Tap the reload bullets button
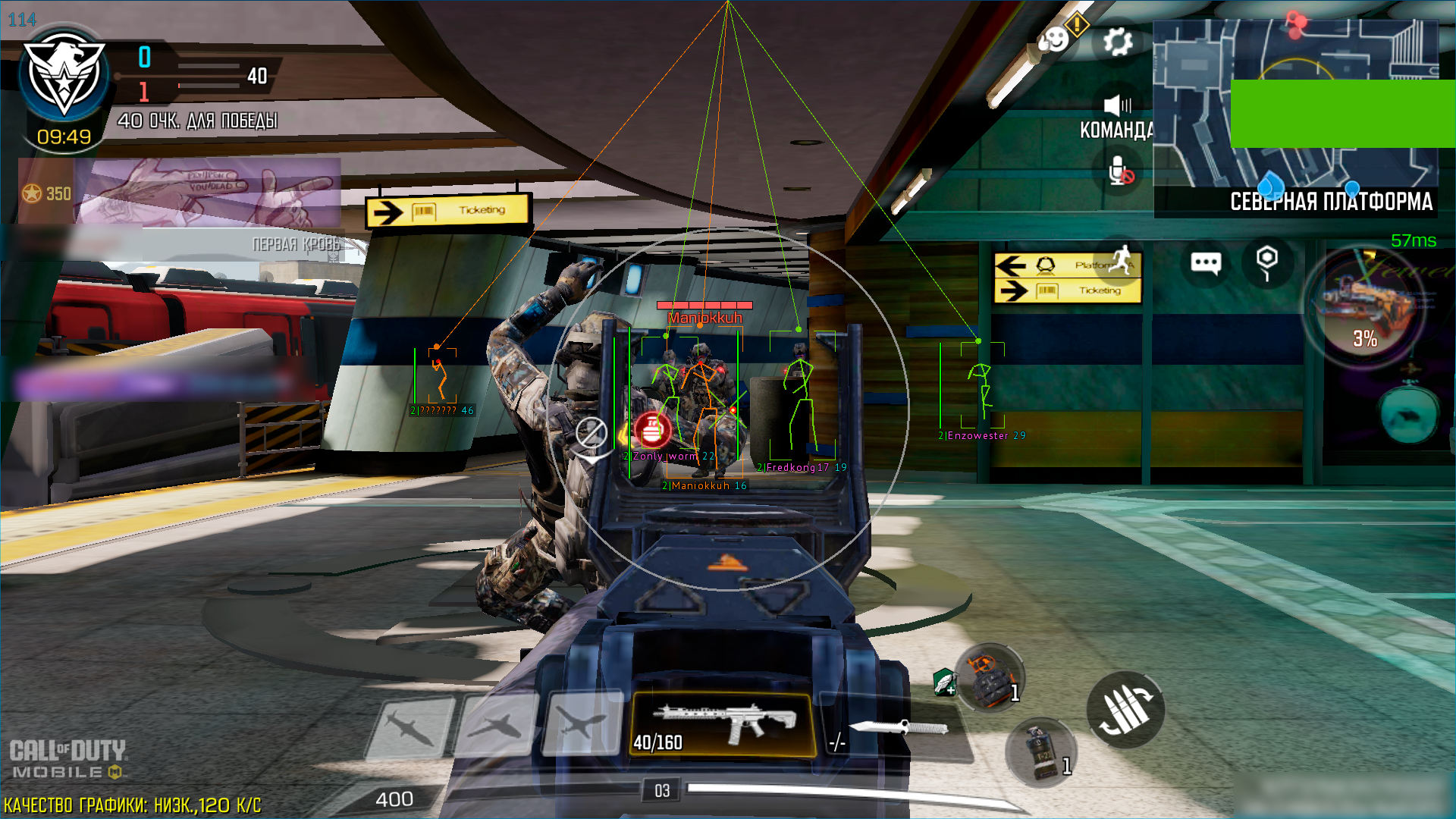1456x819 pixels. 1125,709
